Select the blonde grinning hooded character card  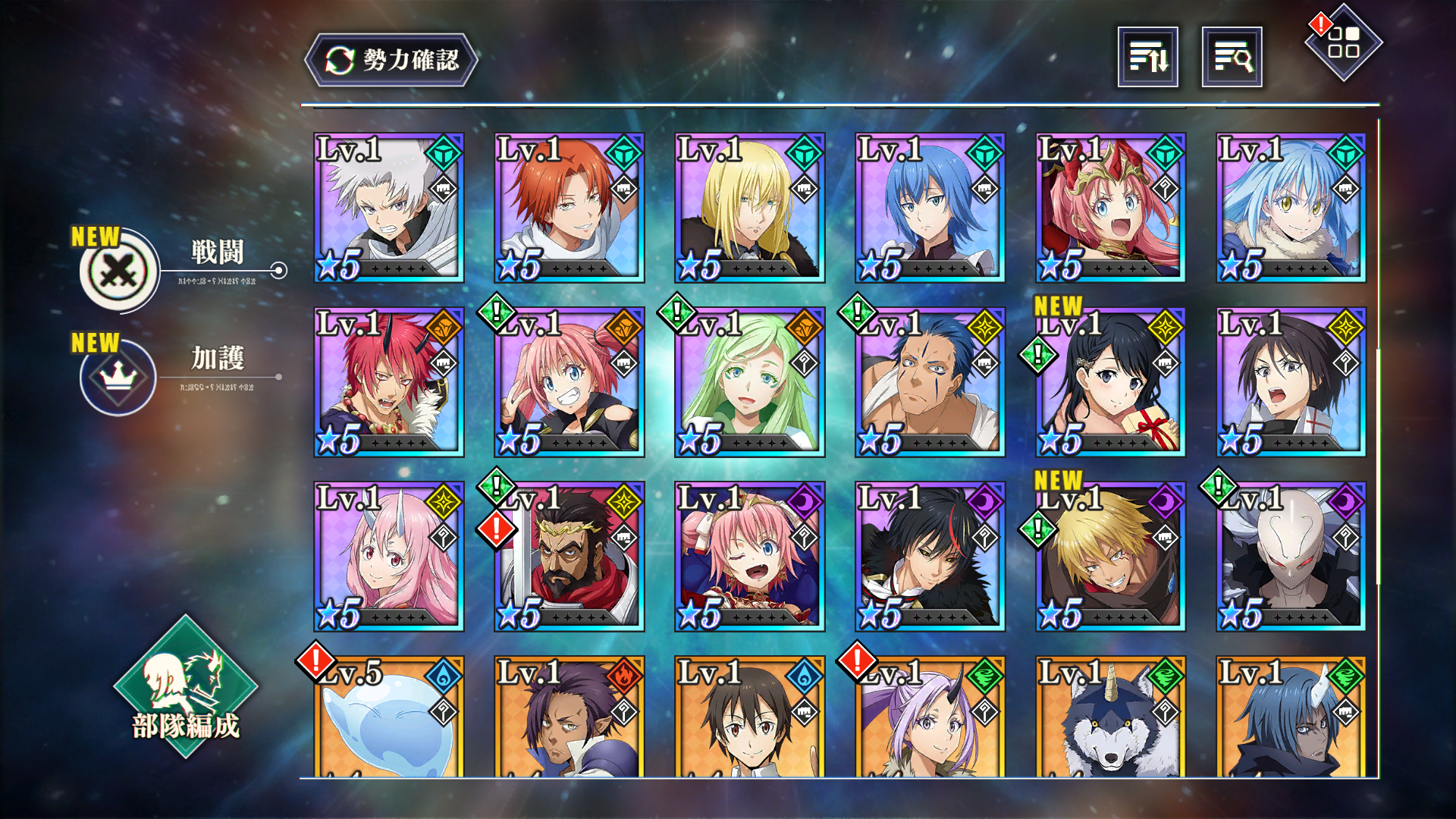(1110, 557)
